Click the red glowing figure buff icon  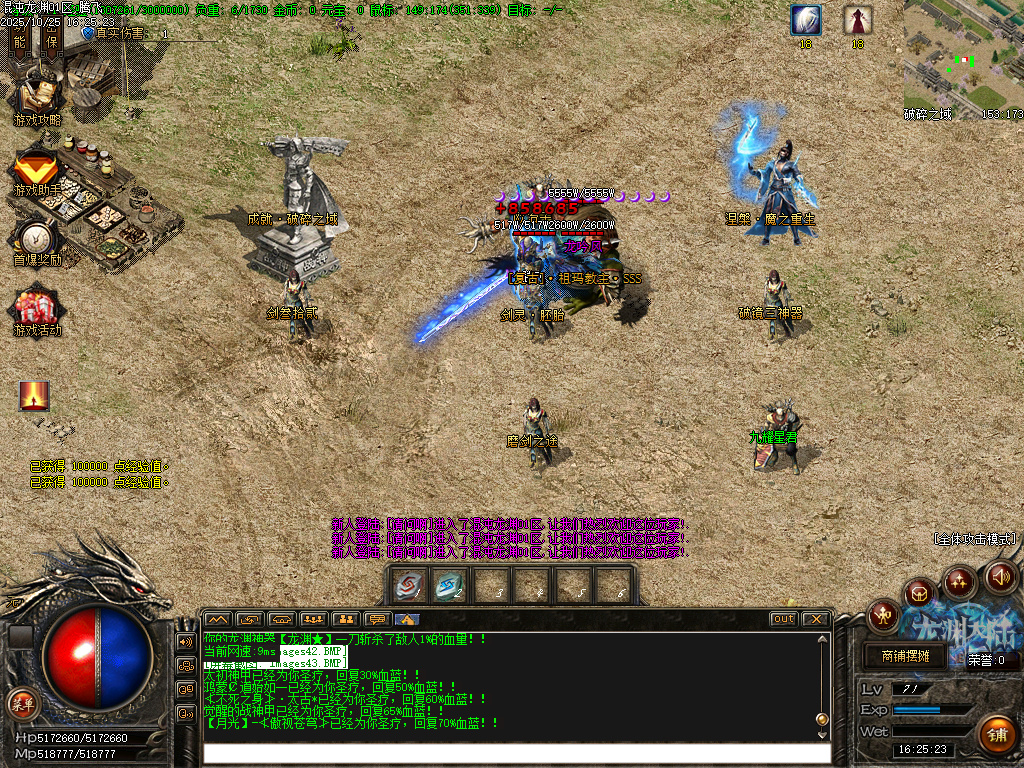click(x=35, y=396)
